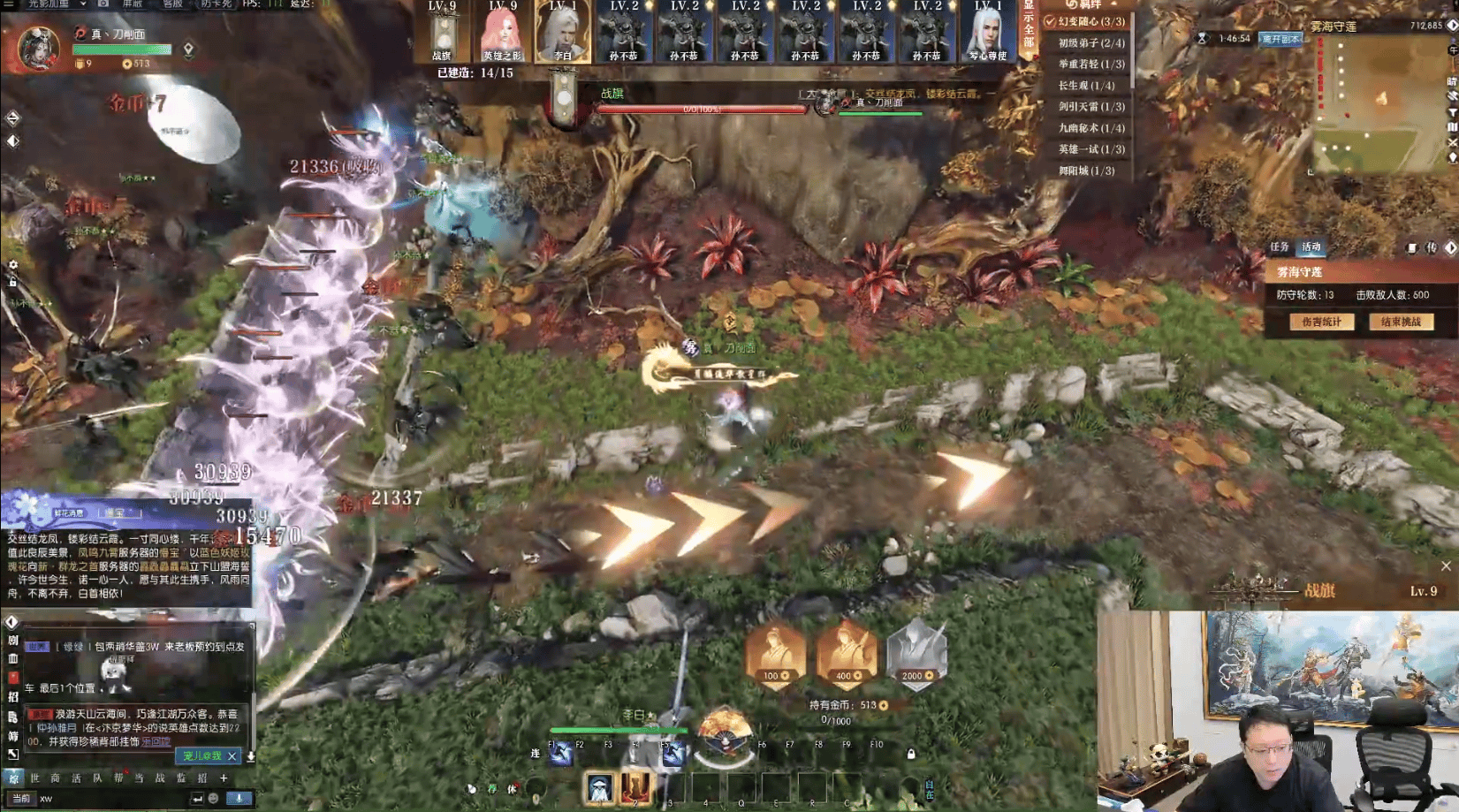Select the 幻变随心 (3/3) bond entry
The height and width of the screenshot is (812, 1459).
click(1088, 21)
